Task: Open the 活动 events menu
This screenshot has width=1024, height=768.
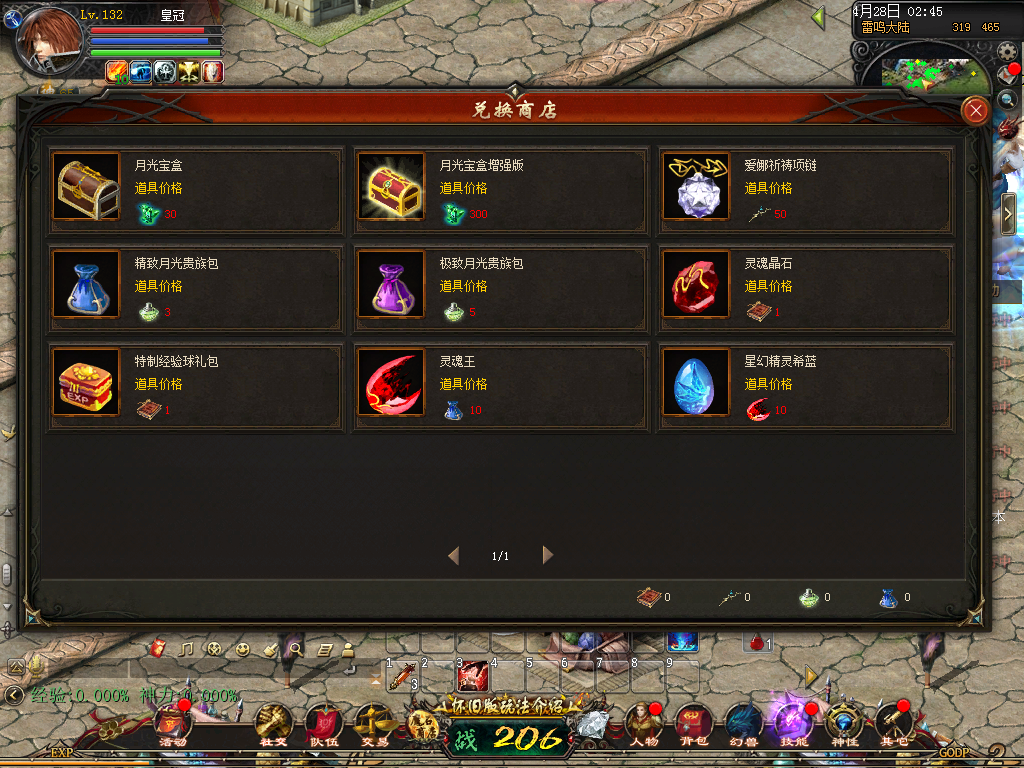Action: [170, 724]
